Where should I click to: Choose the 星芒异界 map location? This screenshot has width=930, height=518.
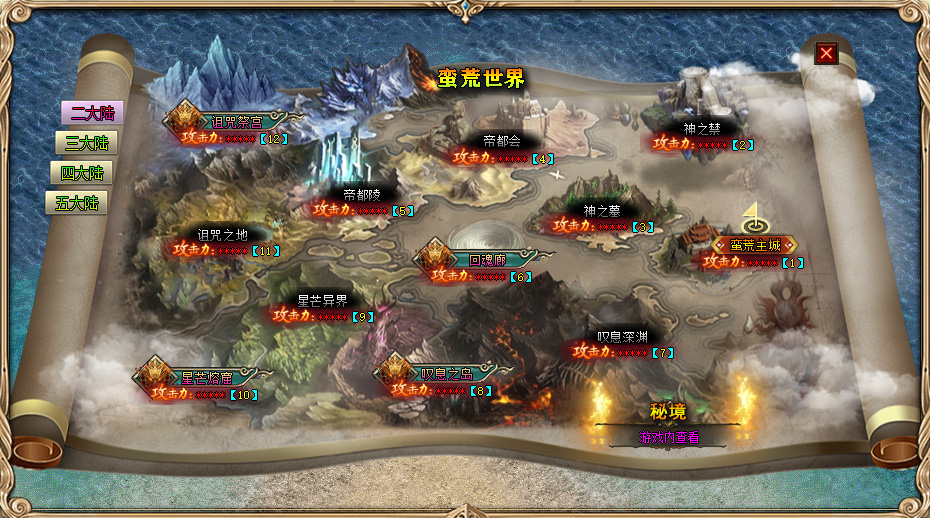(323, 300)
